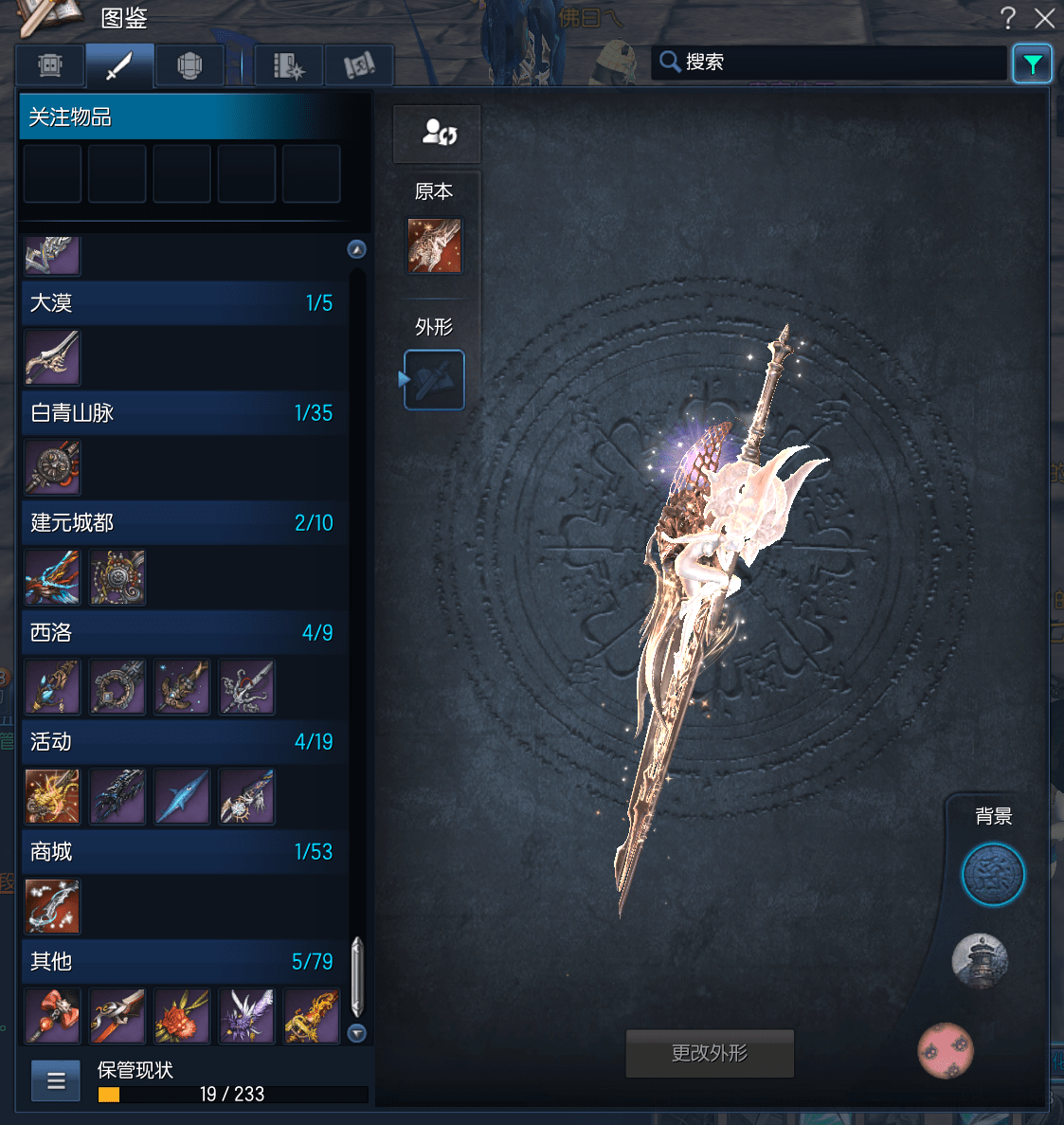Close the 图鉴 window
Image resolution: width=1064 pixels, height=1125 pixels.
(x=1044, y=18)
